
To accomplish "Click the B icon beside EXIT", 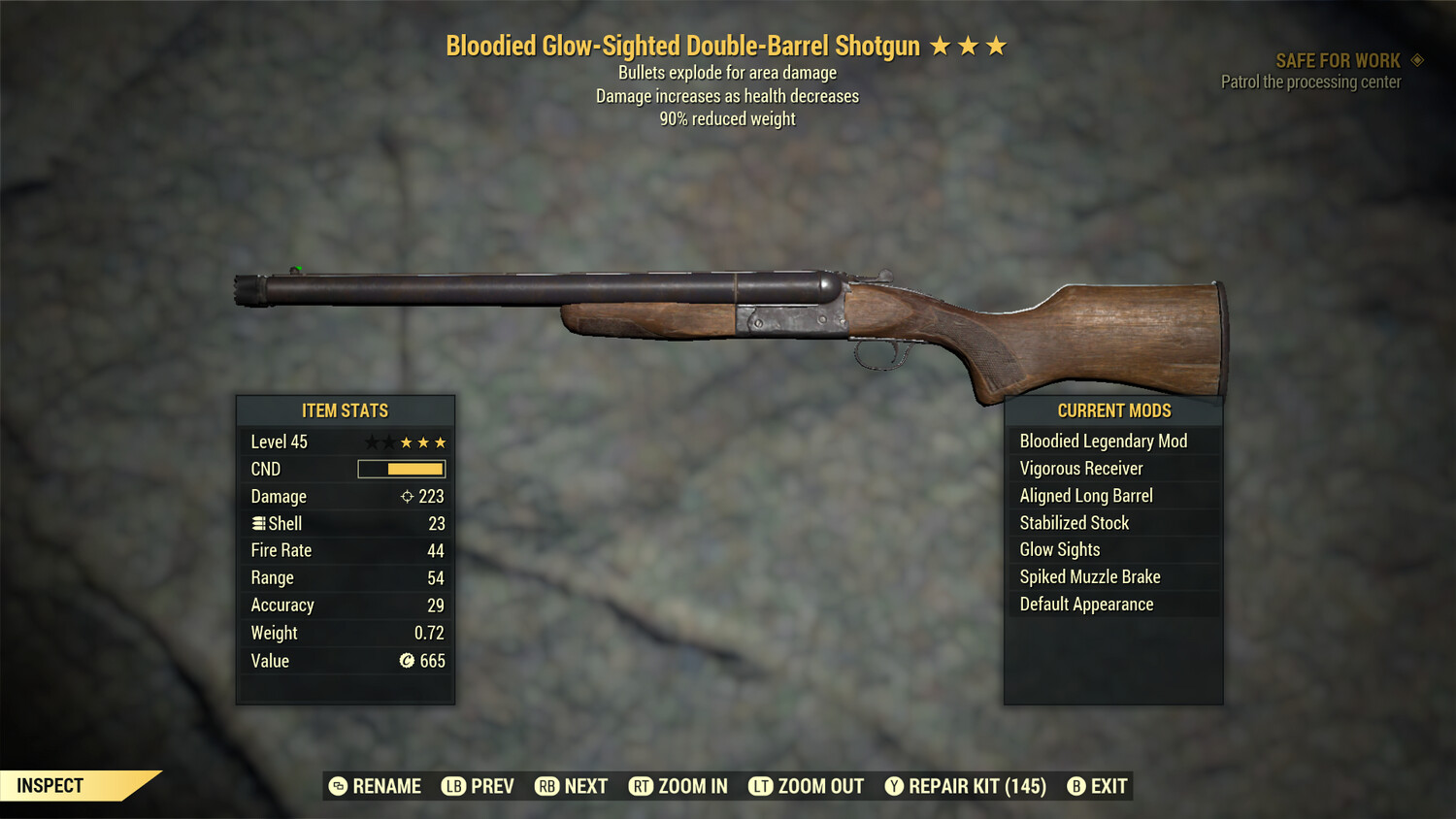I will coord(1075,786).
